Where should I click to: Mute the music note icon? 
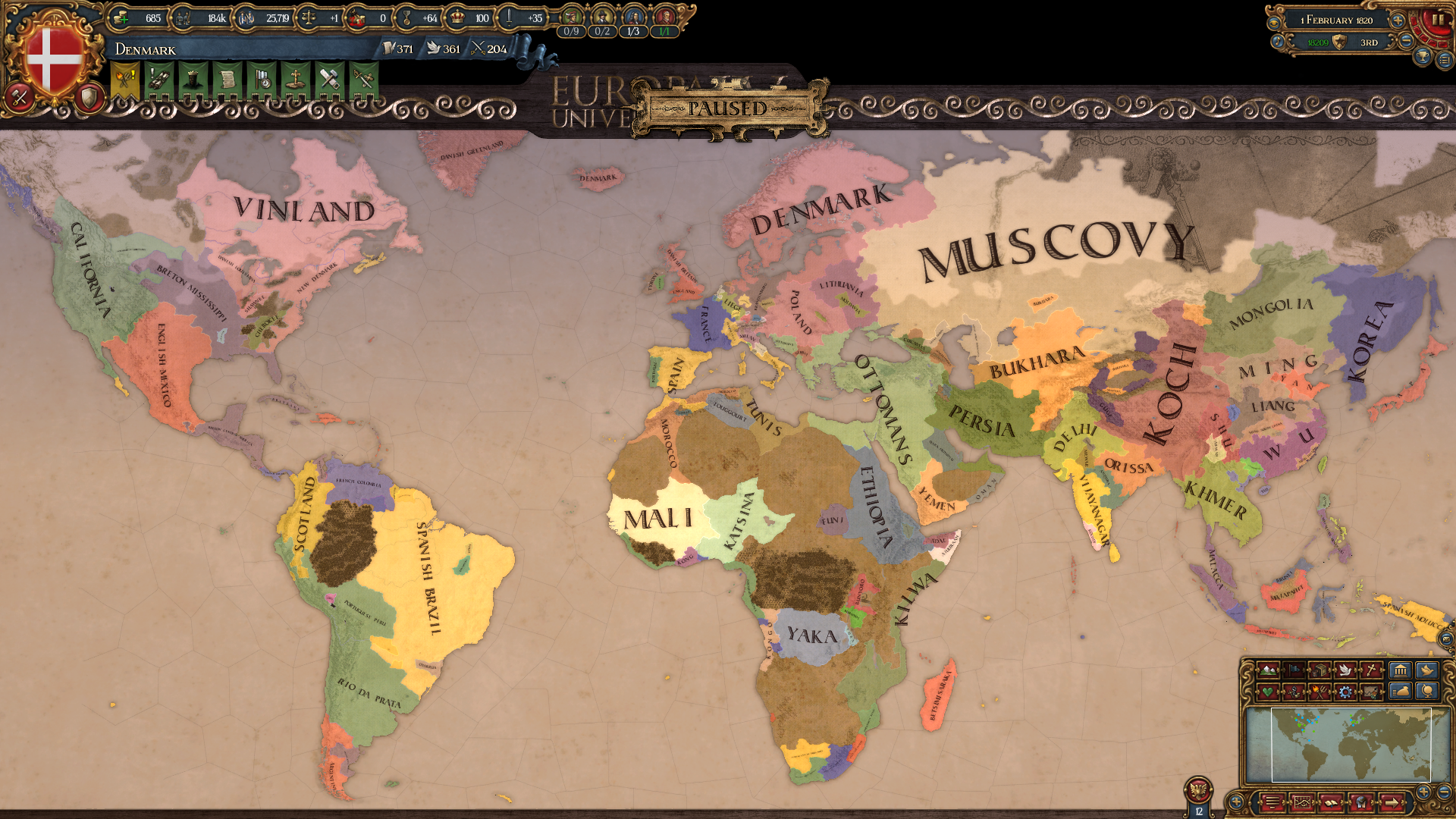1278,42
